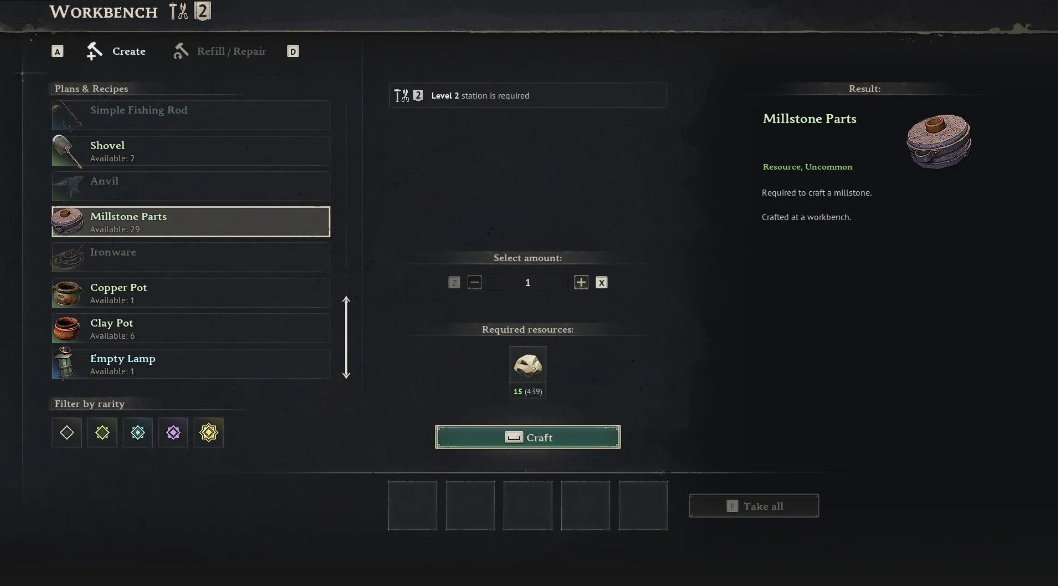Select the Simple Fishing Rod recipe
This screenshot has height=586, width=1058.
(191, 114)
